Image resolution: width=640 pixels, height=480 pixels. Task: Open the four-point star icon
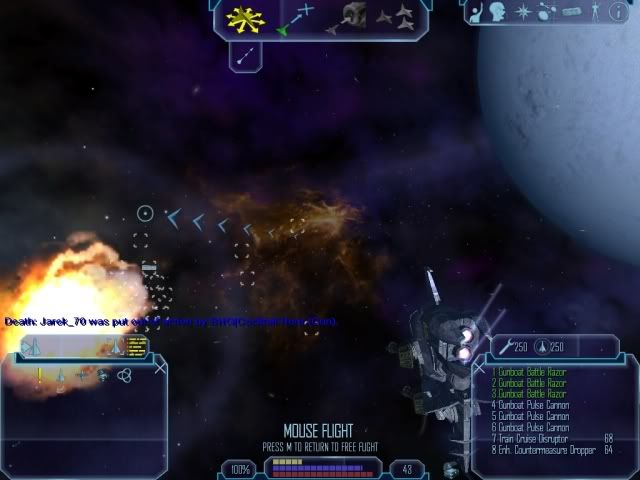pyautogui.click(x=521, y=12)
